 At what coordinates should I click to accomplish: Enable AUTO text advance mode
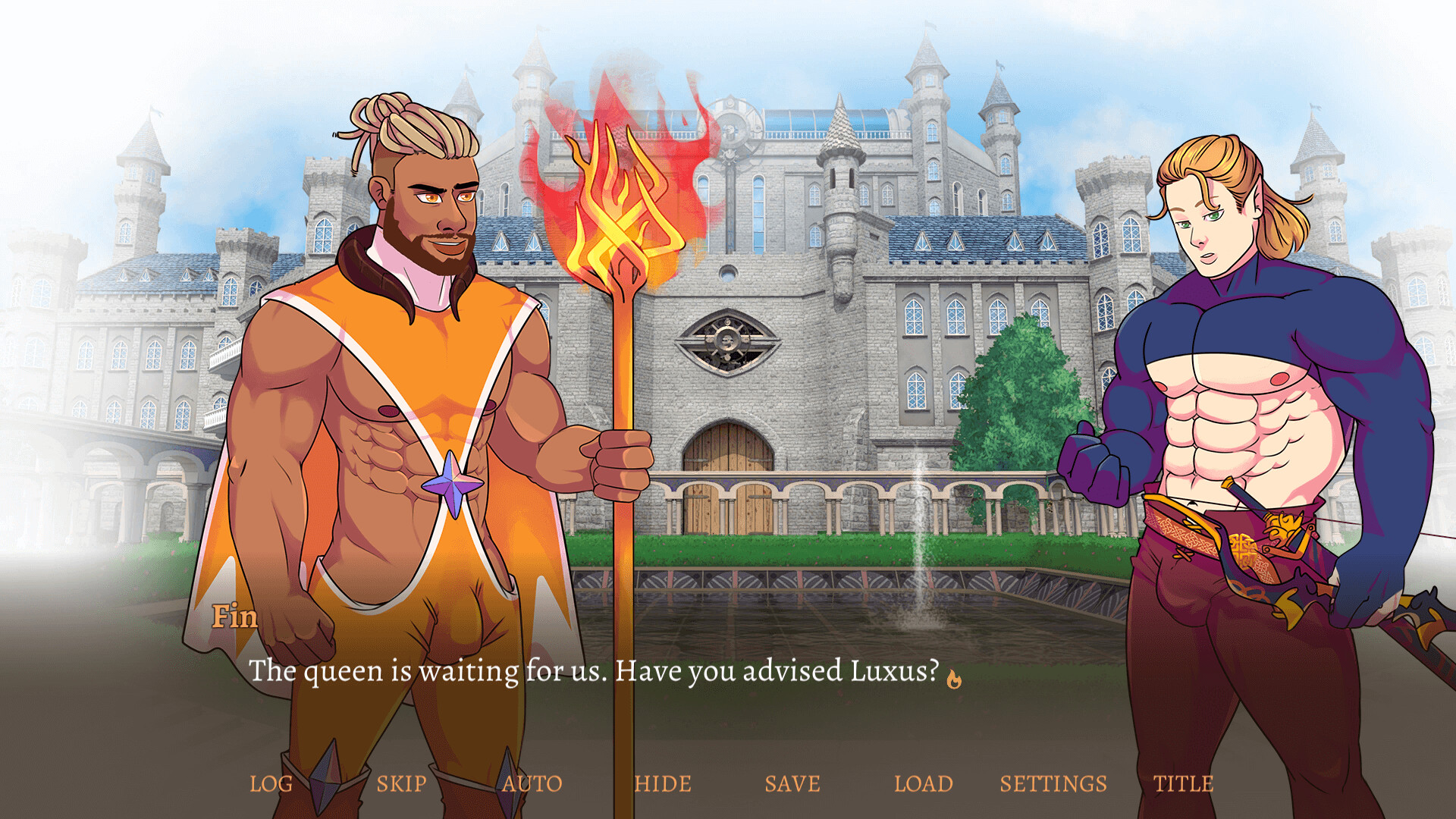533,784
